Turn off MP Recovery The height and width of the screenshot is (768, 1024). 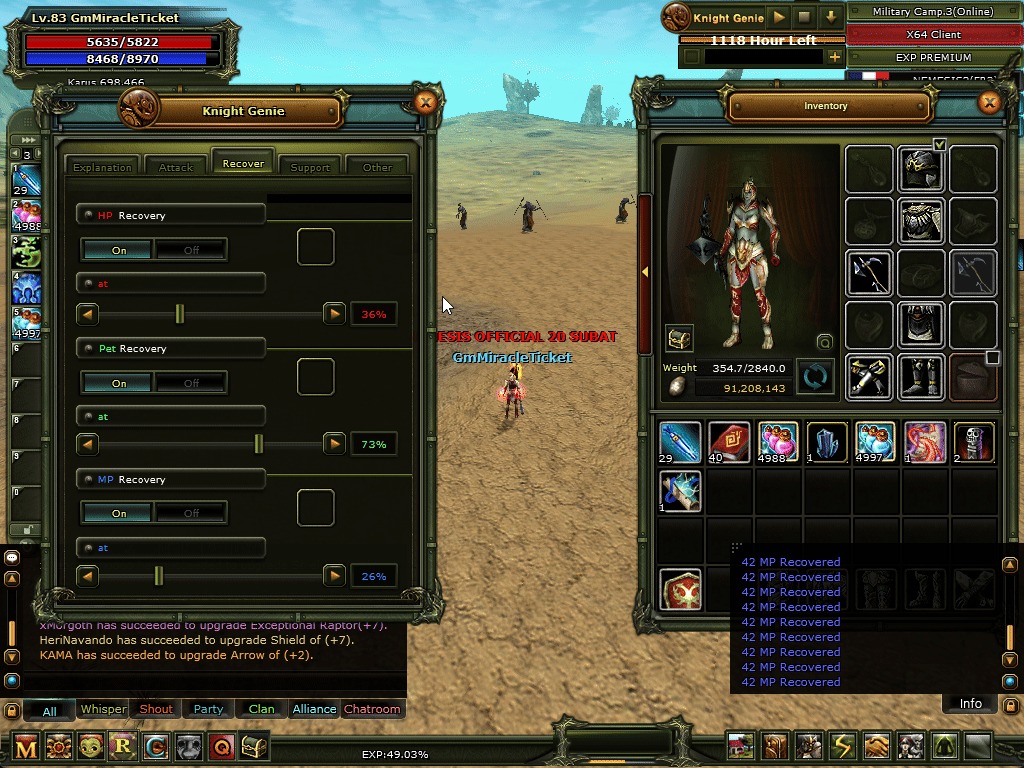[191, 513]
